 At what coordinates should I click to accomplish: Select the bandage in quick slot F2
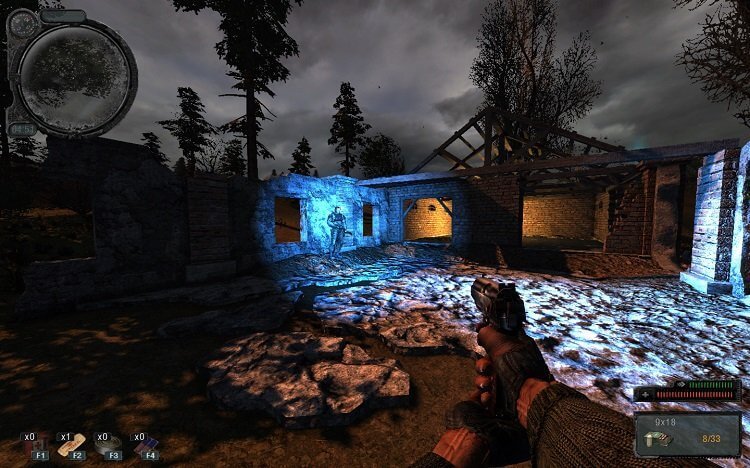73,446
